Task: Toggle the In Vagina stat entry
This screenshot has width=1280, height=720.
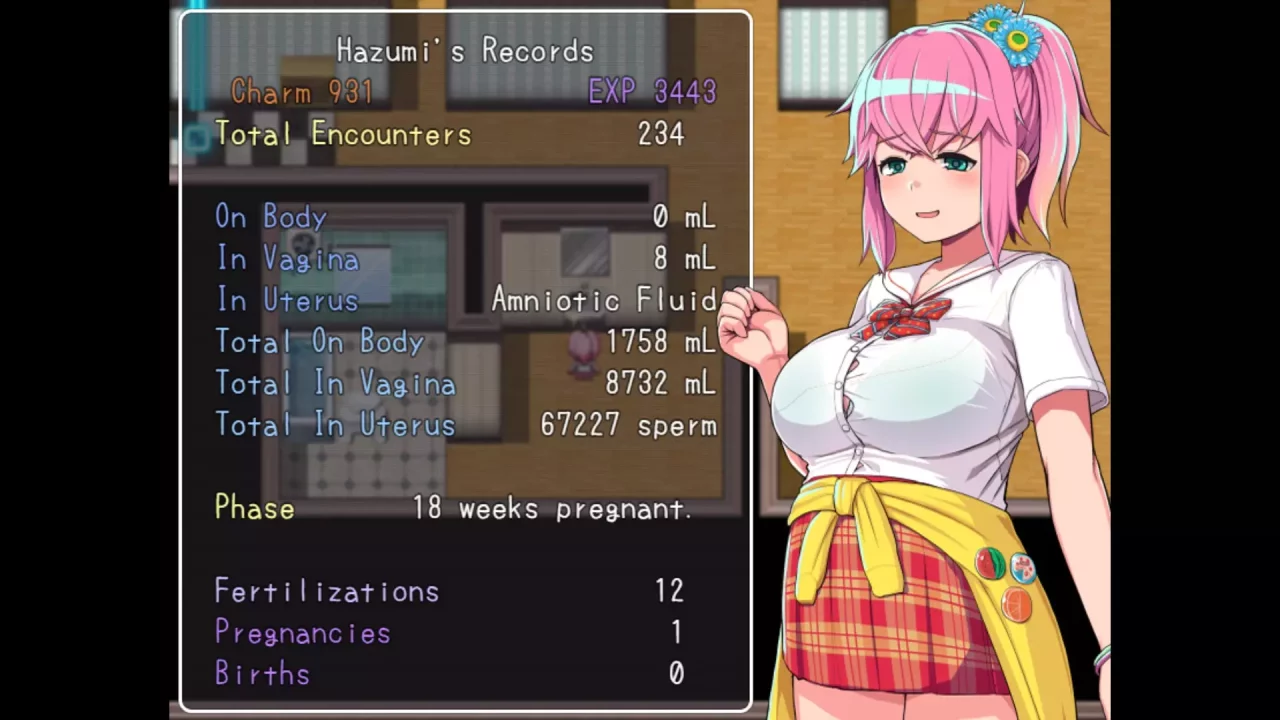Action: click(x=287, y=259)
